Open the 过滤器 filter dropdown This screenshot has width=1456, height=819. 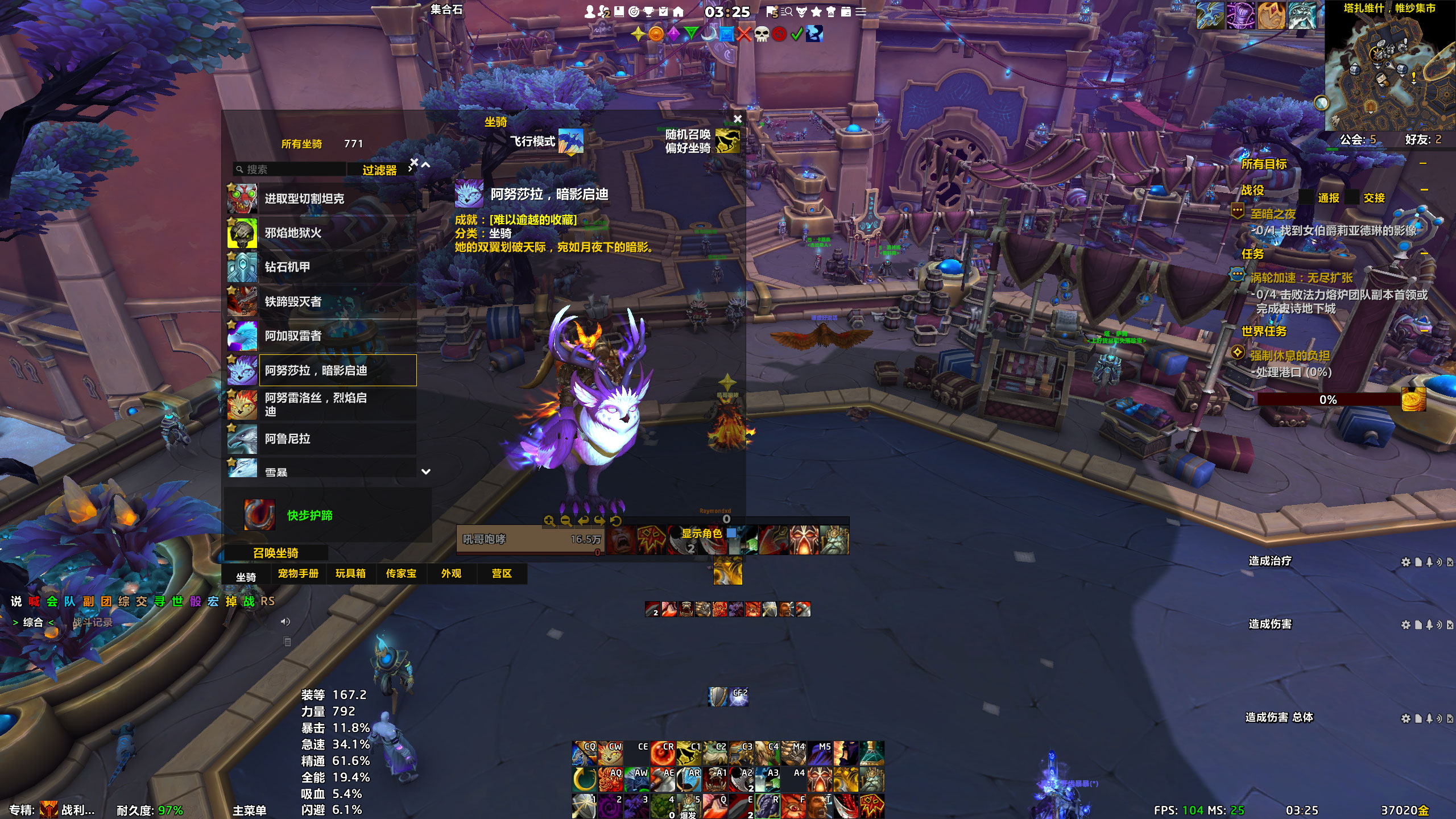[380, 170]
